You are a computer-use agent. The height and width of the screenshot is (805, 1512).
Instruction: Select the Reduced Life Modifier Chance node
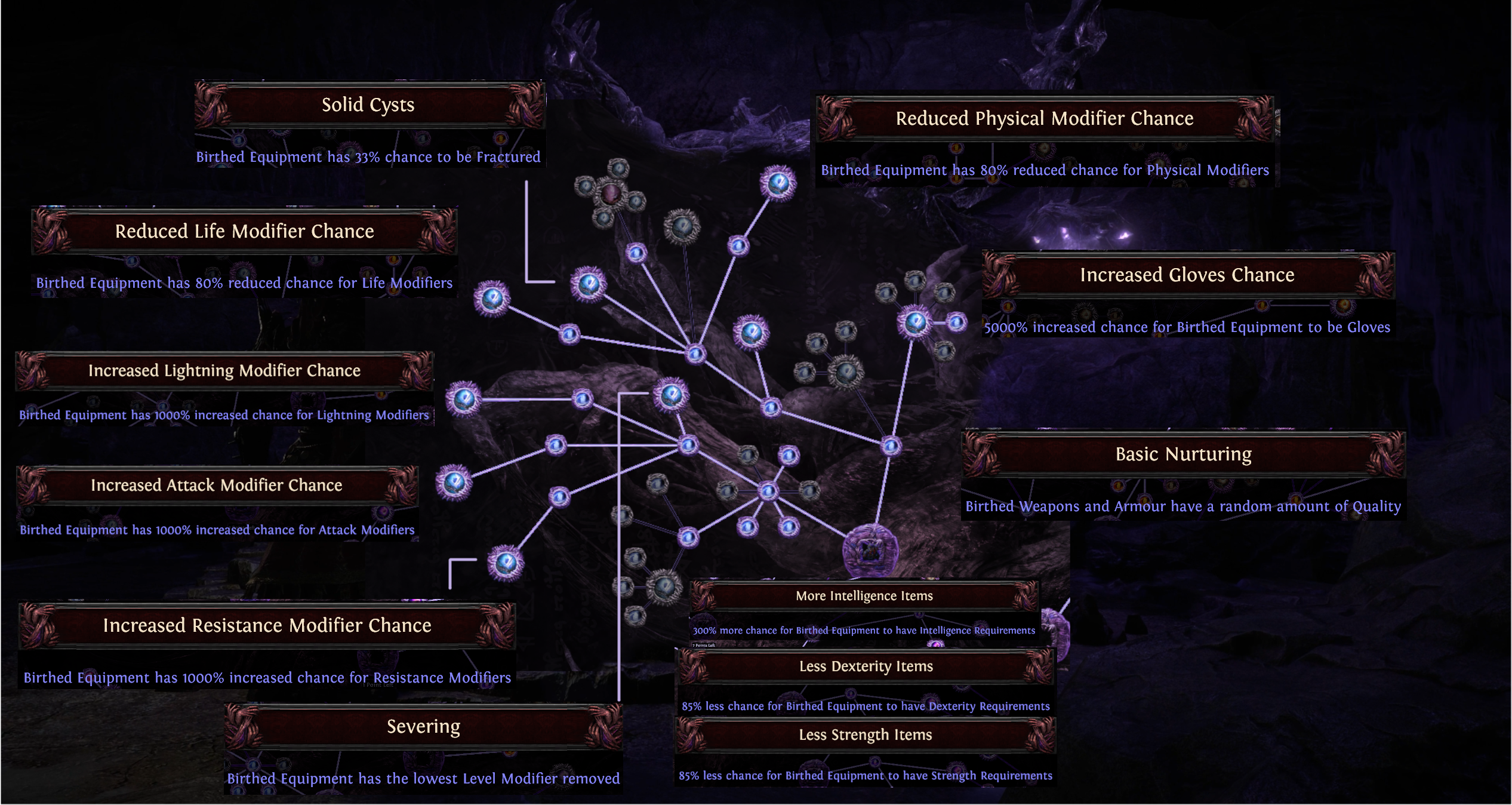pos(492,299)
